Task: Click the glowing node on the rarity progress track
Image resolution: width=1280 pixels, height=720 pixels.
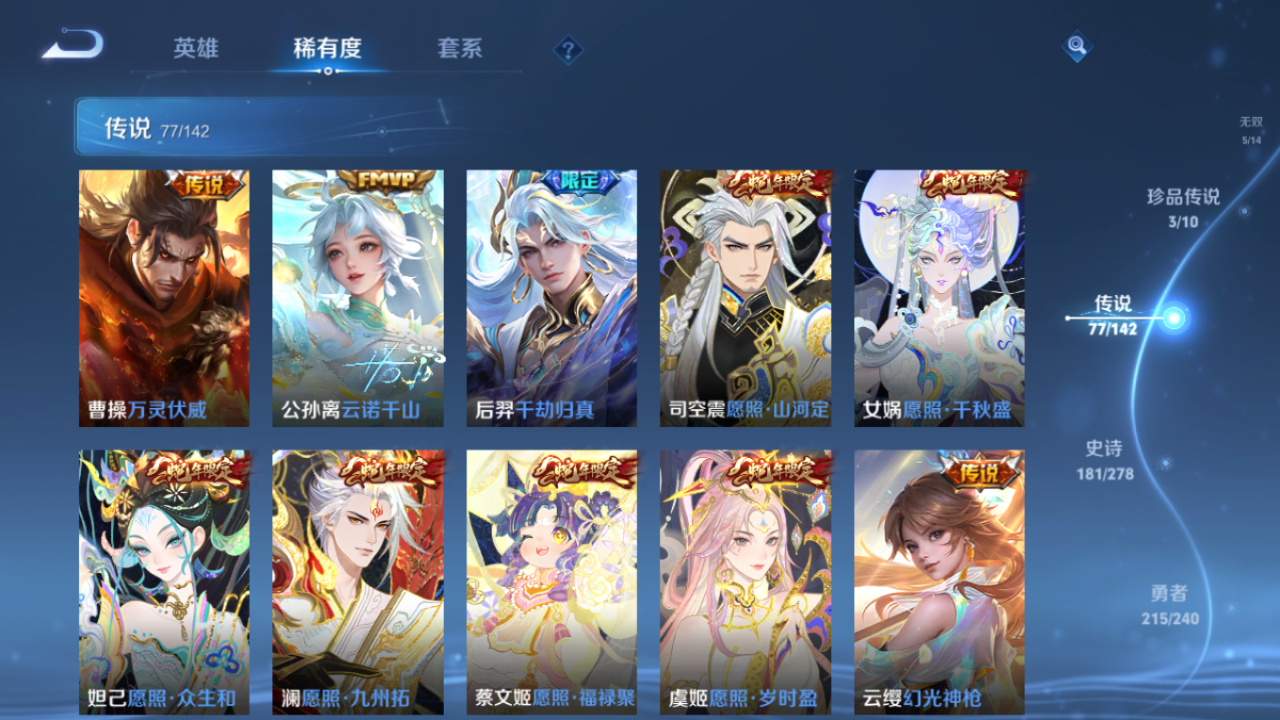Action: point(1174,318)
